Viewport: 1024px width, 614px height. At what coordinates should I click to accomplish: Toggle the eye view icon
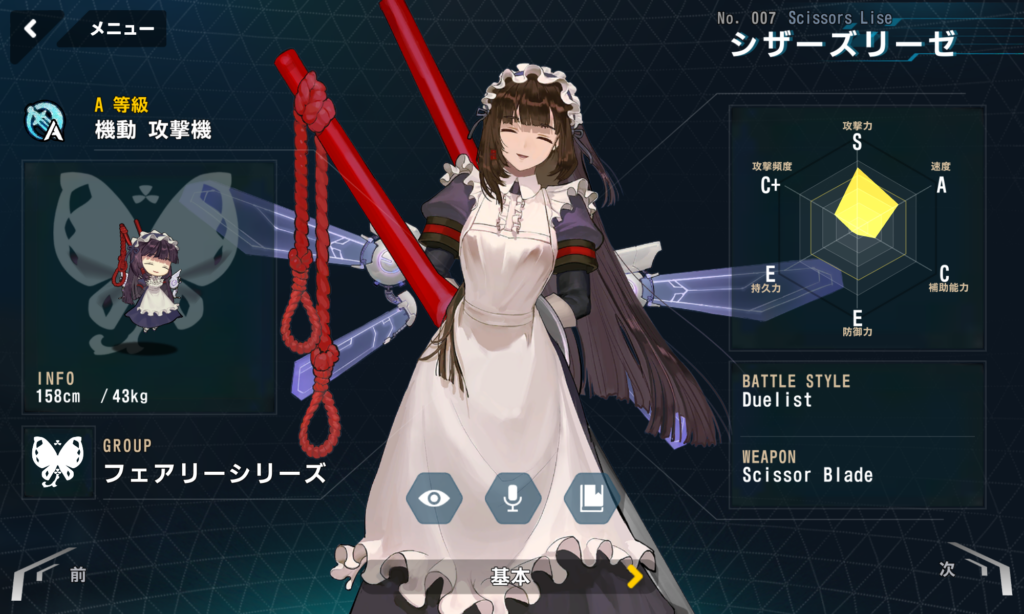coord(434,497)
